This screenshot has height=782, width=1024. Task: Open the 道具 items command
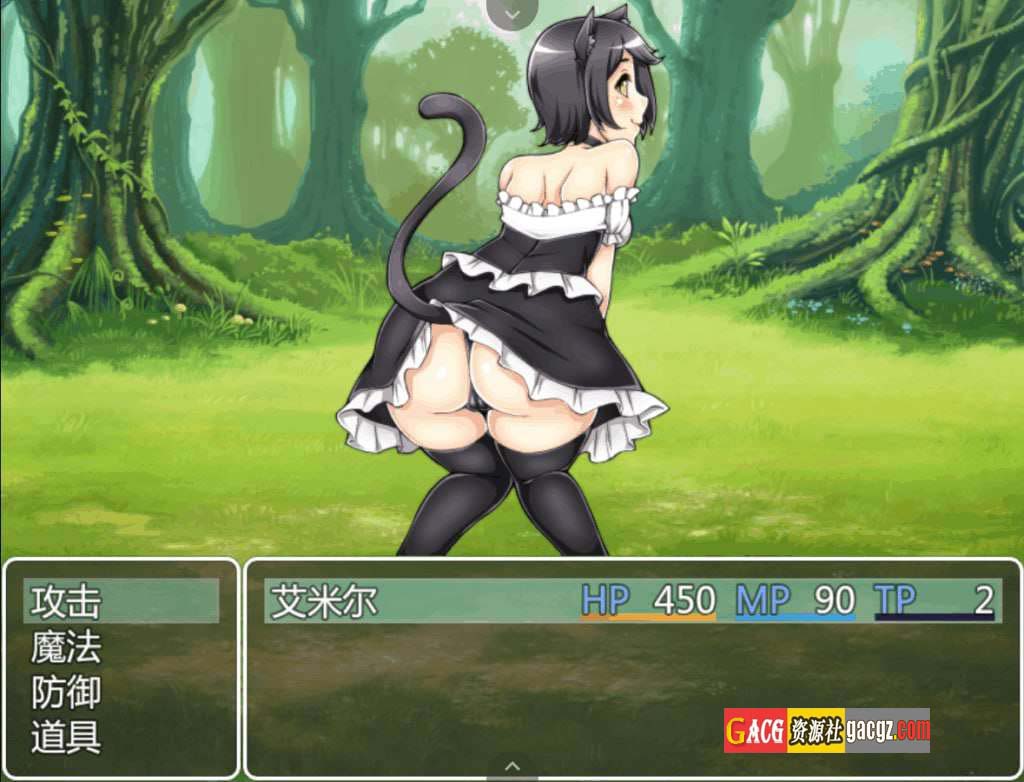point(68,738)
